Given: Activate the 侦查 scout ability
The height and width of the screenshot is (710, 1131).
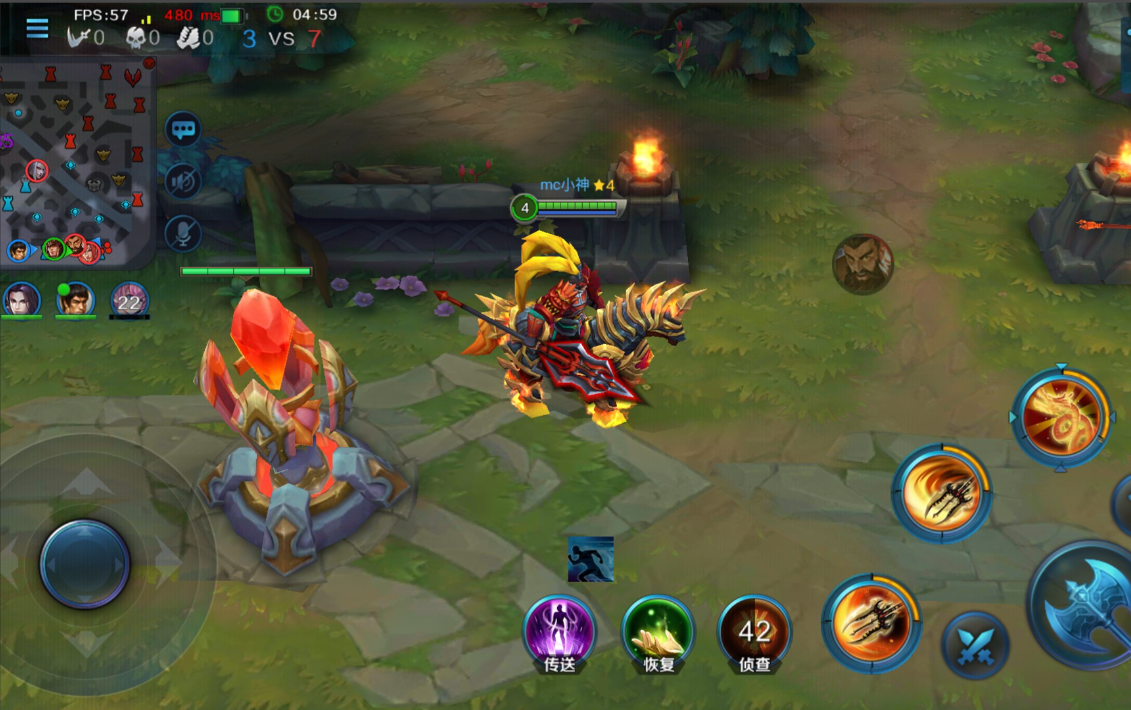Looking at the screenshot, I should coord(755,630).
